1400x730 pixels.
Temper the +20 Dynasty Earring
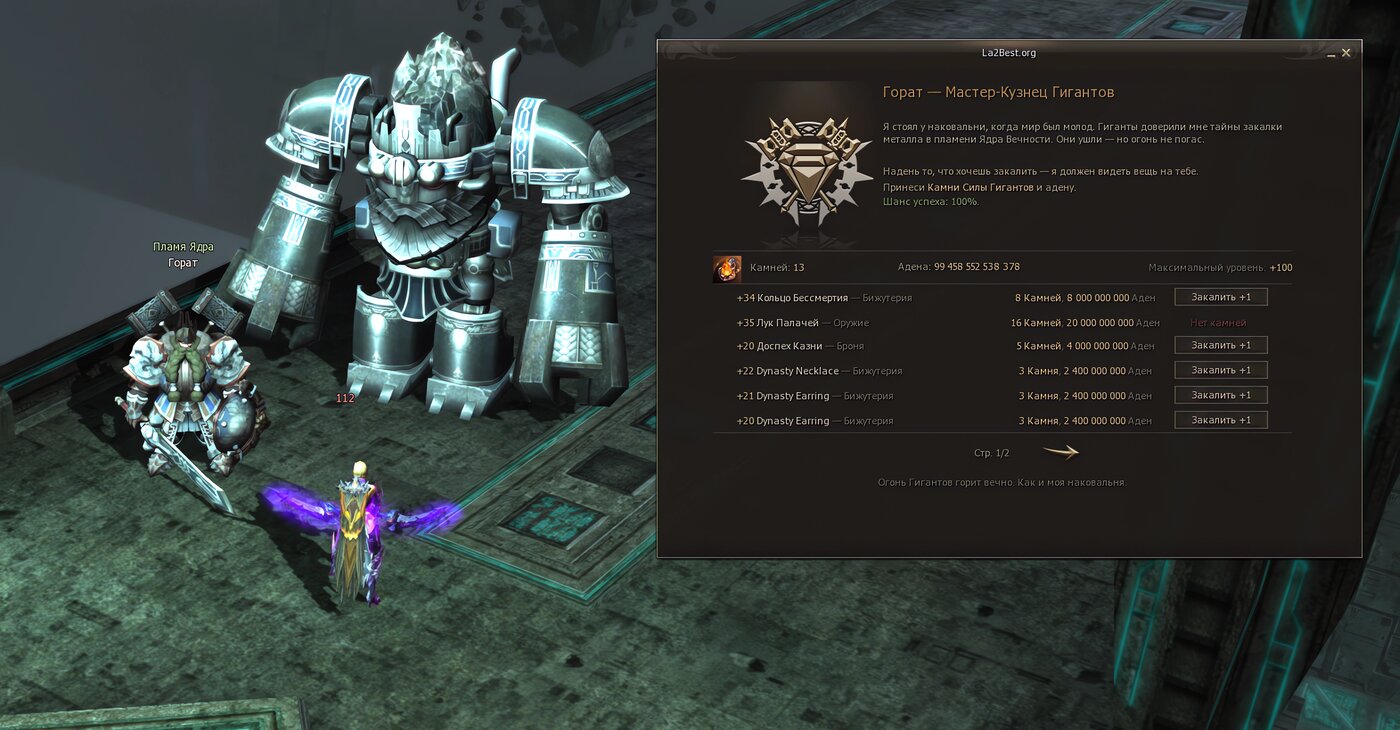[1220, 420]
